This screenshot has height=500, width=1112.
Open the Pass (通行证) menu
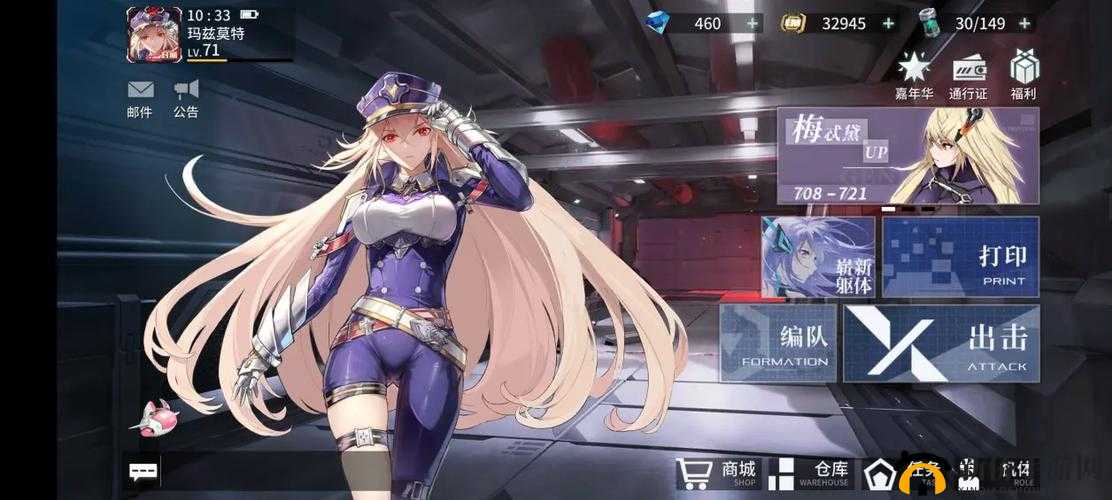pos(968,76)
